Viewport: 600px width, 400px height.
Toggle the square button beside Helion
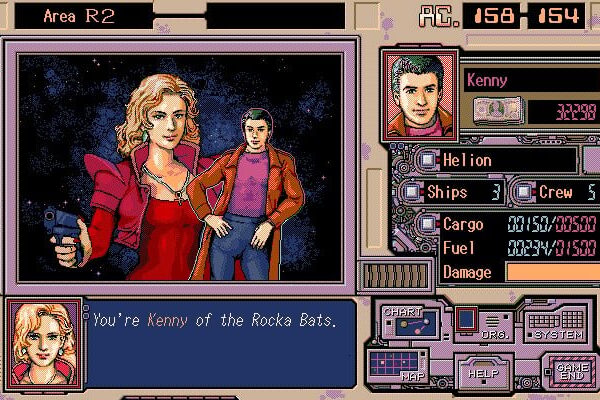point(428,159)
